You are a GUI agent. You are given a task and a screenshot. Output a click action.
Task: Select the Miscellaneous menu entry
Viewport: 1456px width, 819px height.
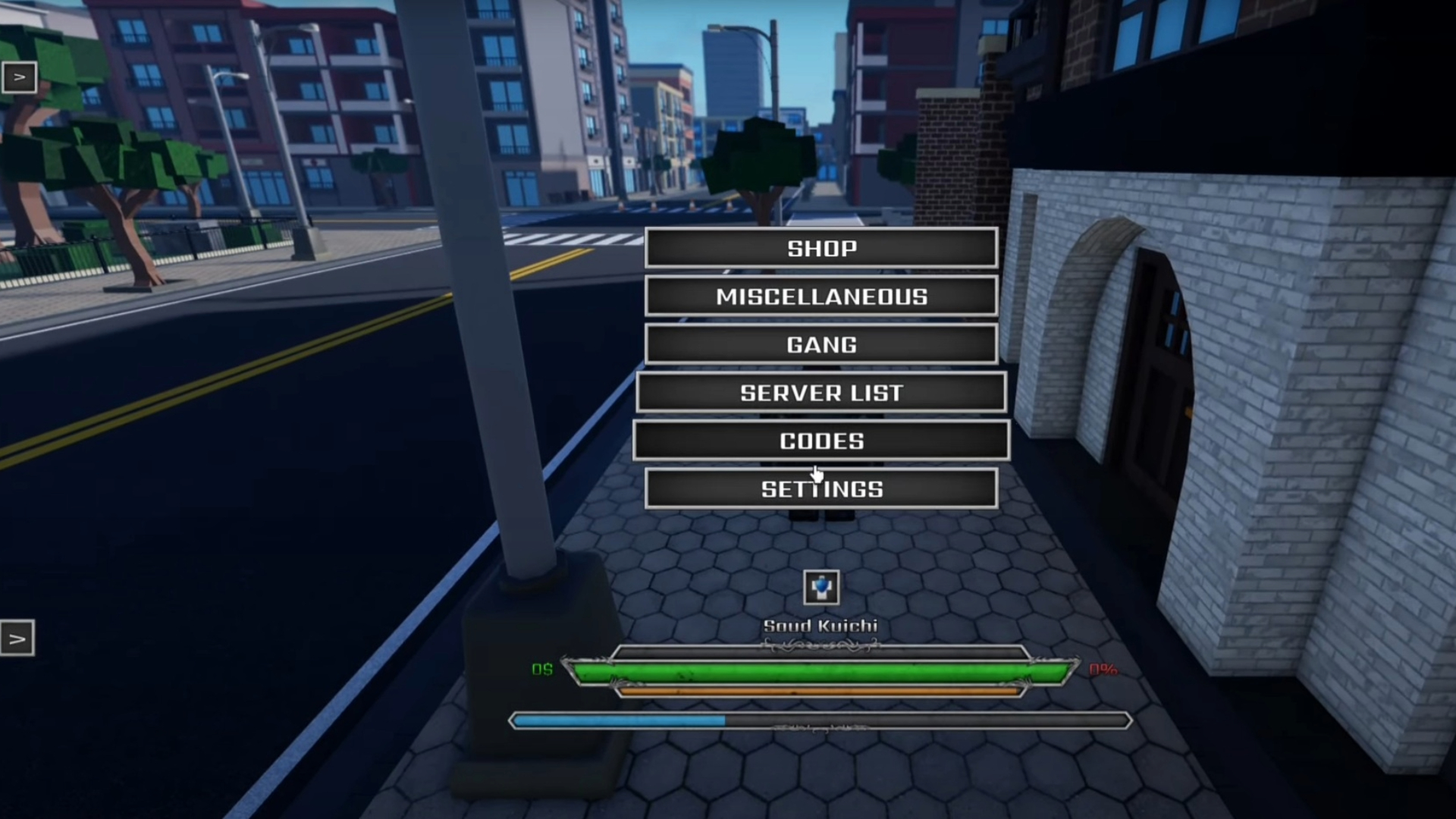coord(821,297)
